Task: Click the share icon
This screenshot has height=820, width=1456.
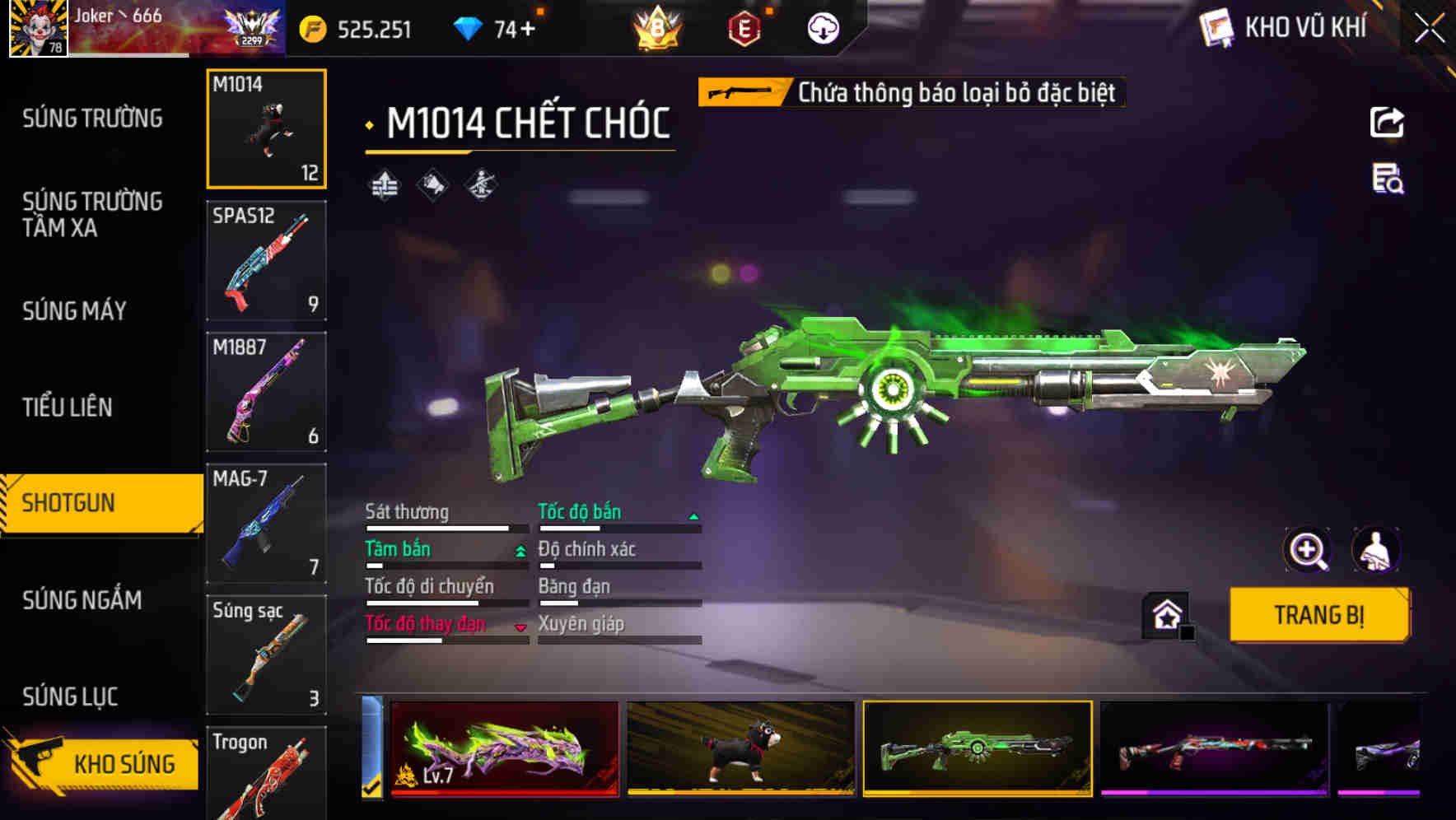Action: coord(1387,123)
